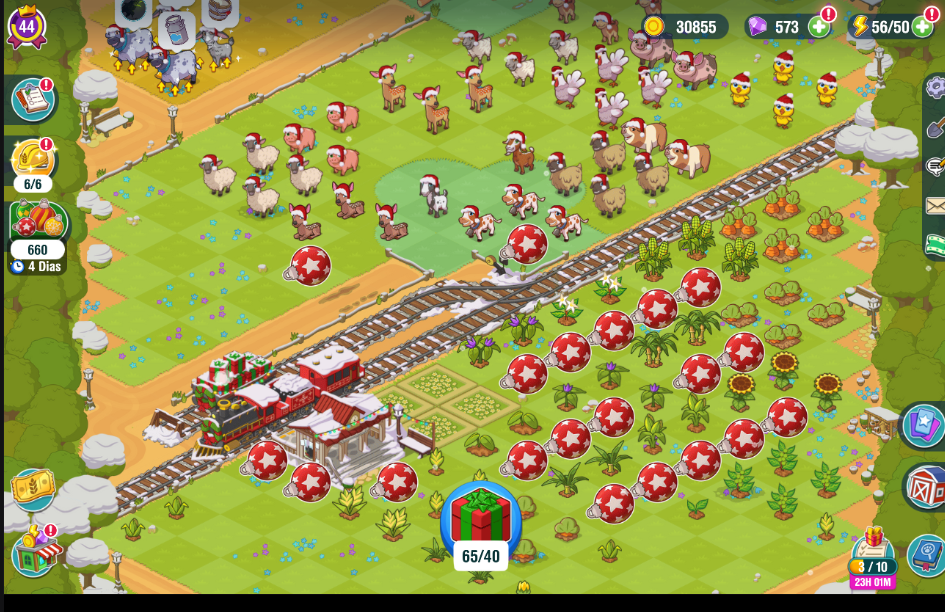Open the star card collection
Screen dimensions: 945x612
point(924,425)
